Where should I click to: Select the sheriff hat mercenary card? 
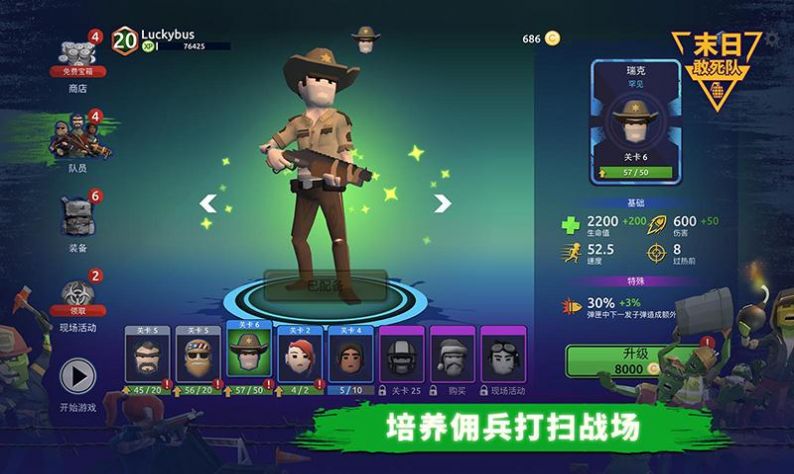point(250,353)
